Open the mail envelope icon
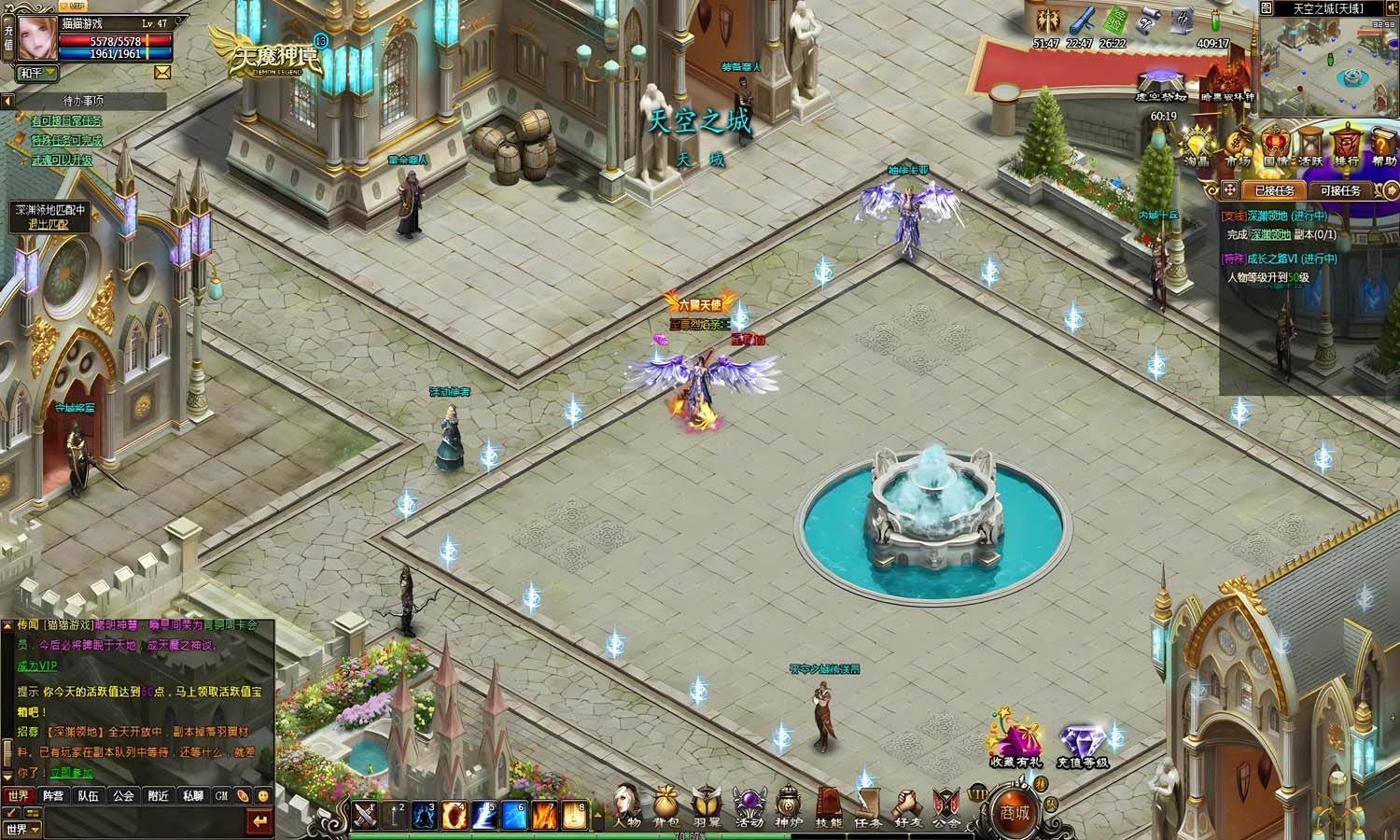This screenshot has height=840, width=1400. [162, 72]
